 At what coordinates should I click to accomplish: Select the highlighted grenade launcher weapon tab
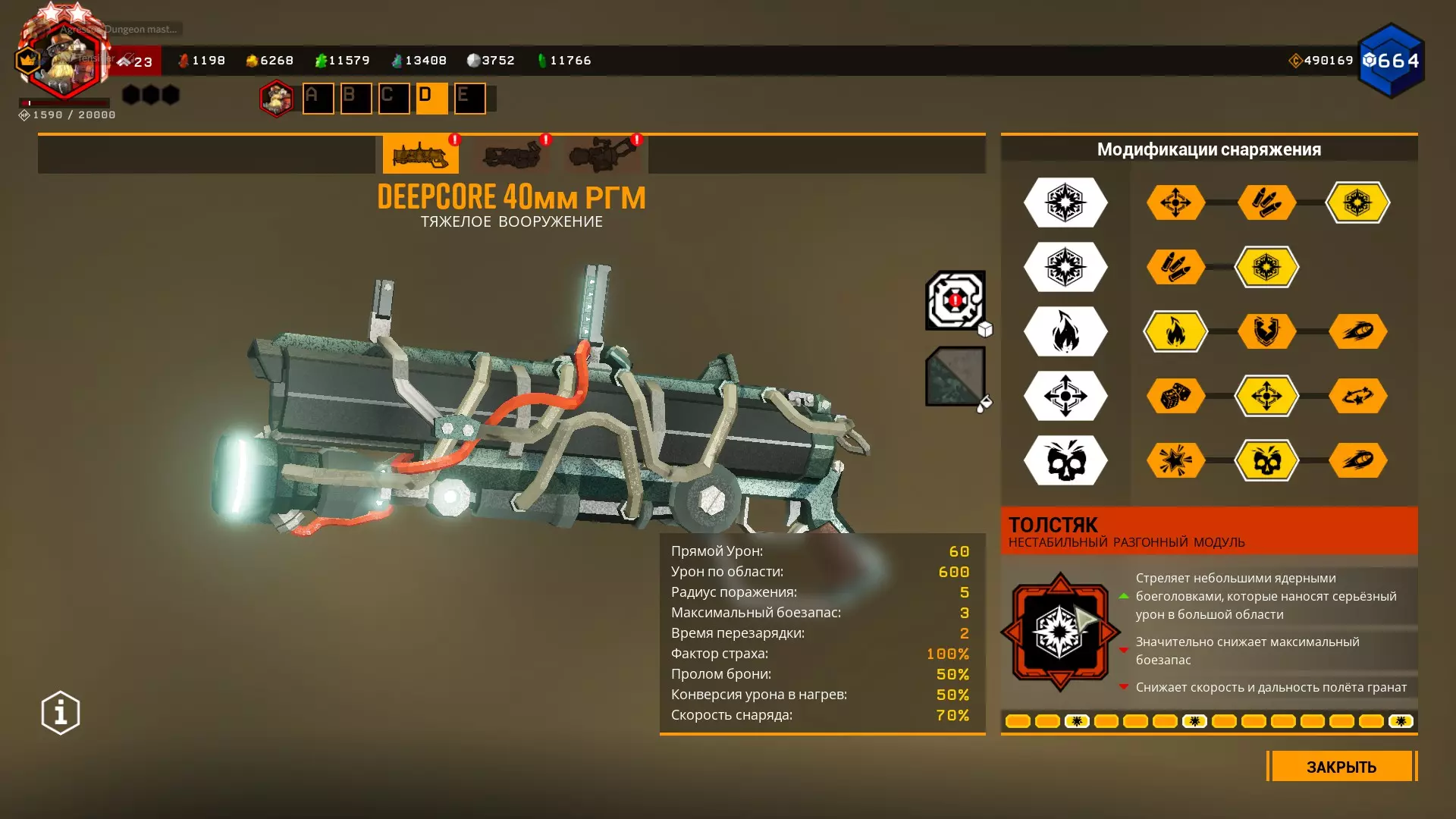(x=420, y=155)
